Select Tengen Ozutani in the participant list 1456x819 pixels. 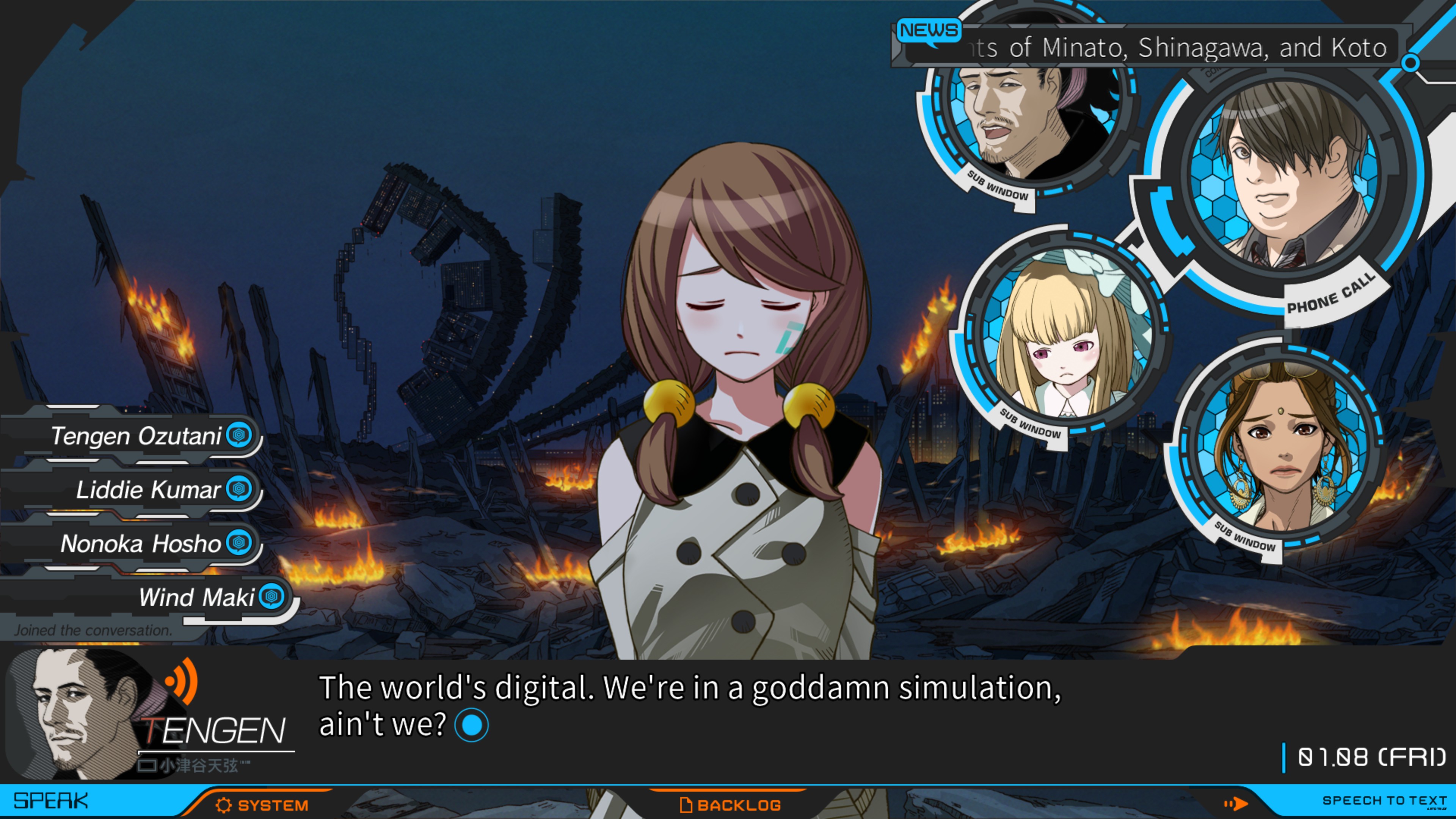136,436
